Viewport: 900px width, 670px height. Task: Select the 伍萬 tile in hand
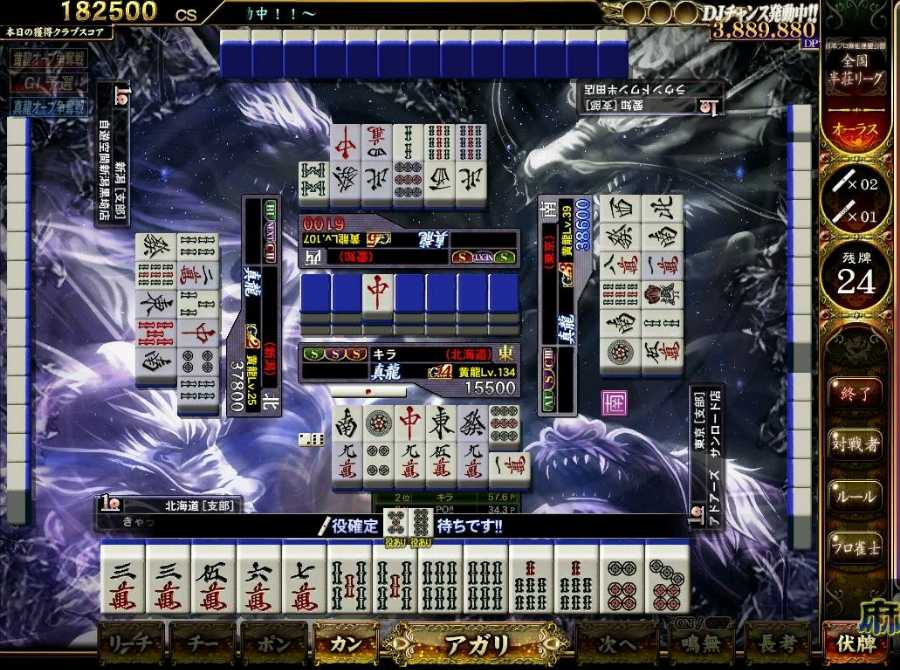pyautogui.click(x=213, y=580)
